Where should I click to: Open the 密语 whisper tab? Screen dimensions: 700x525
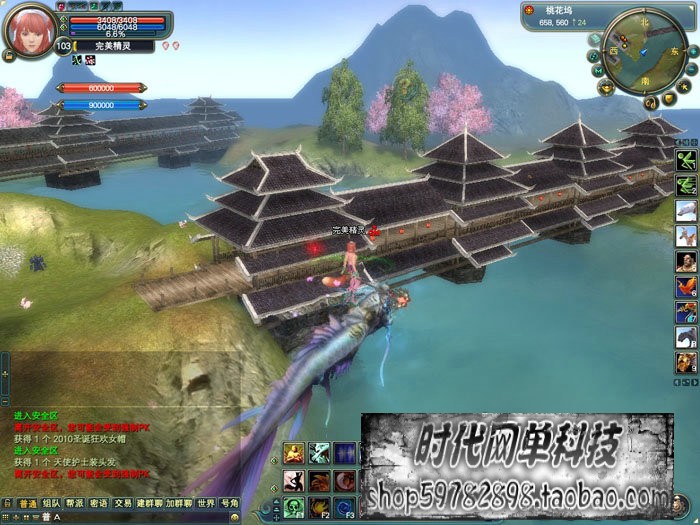[x=99, y=503]
